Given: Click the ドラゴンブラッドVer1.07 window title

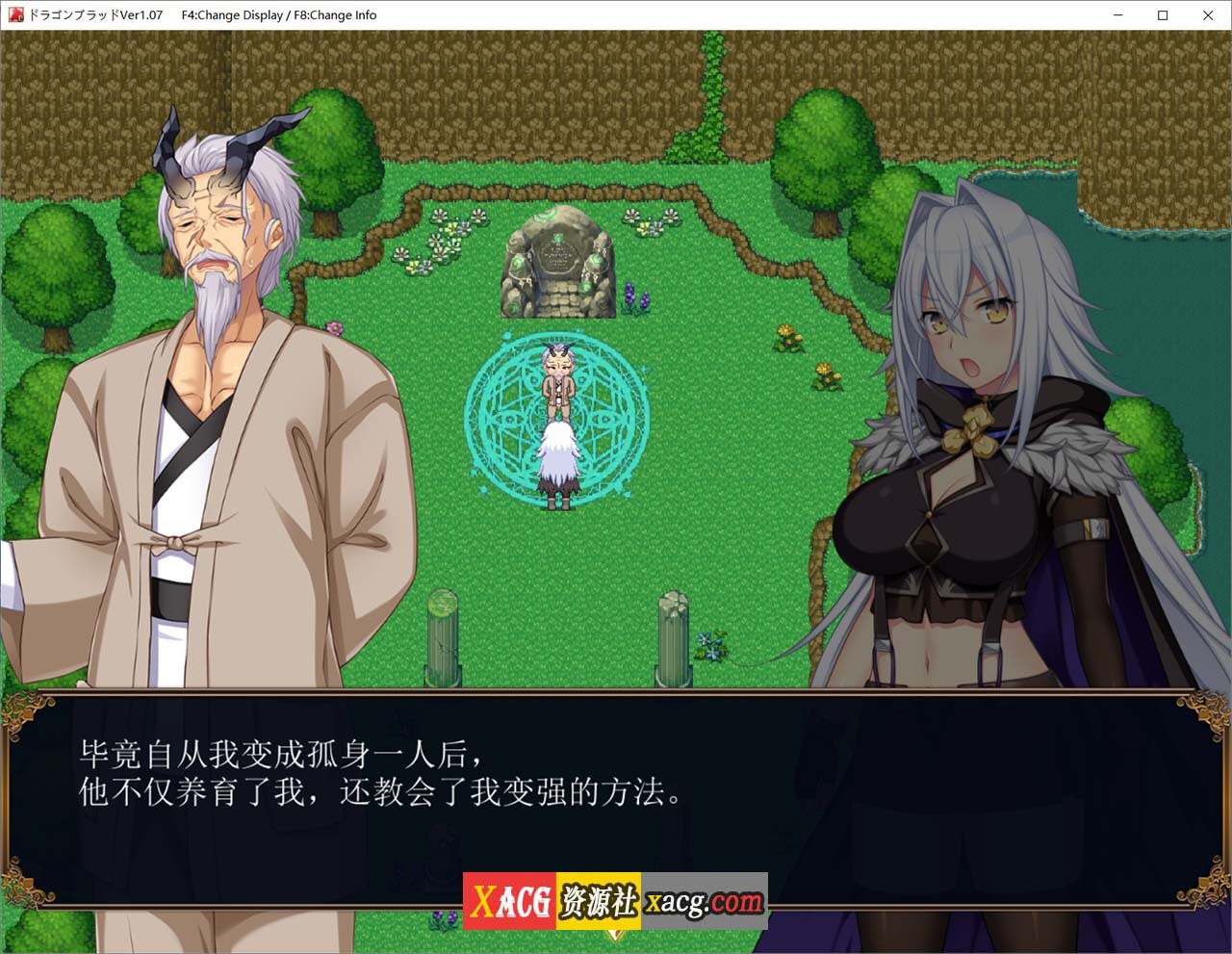Looking at the screenshot, I should click(96, 14).
